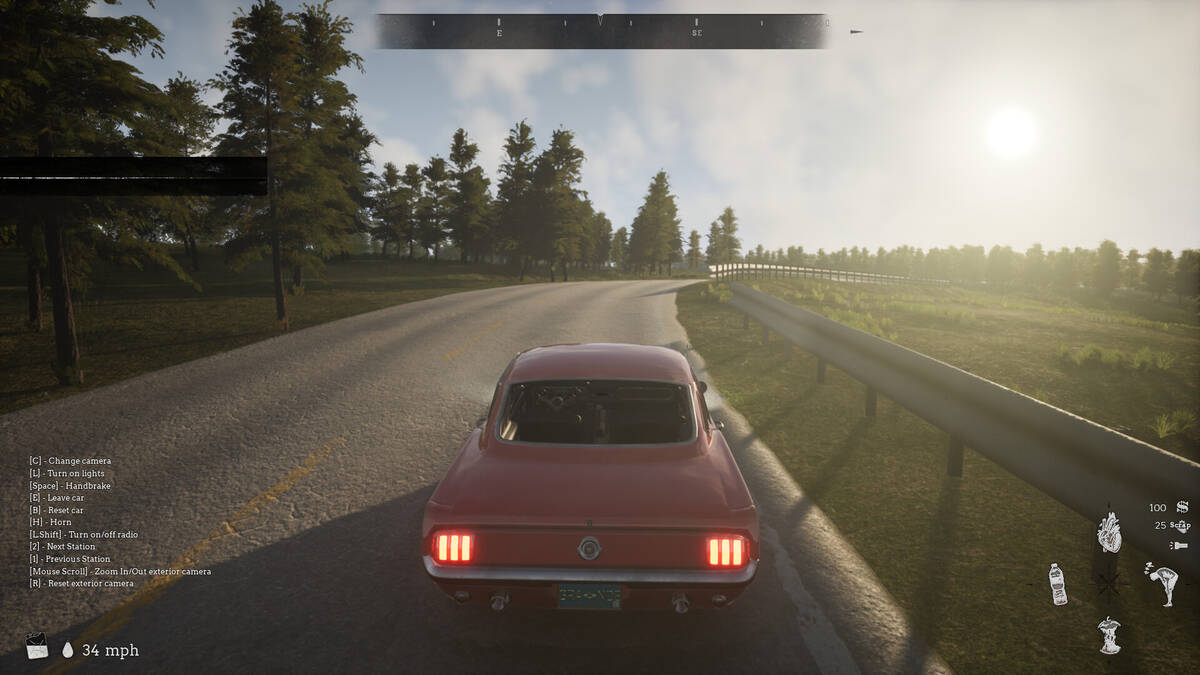Screen dimensions: 1200x675
Task: Click the compass strip heading bar
Action: tap(601, 31)
